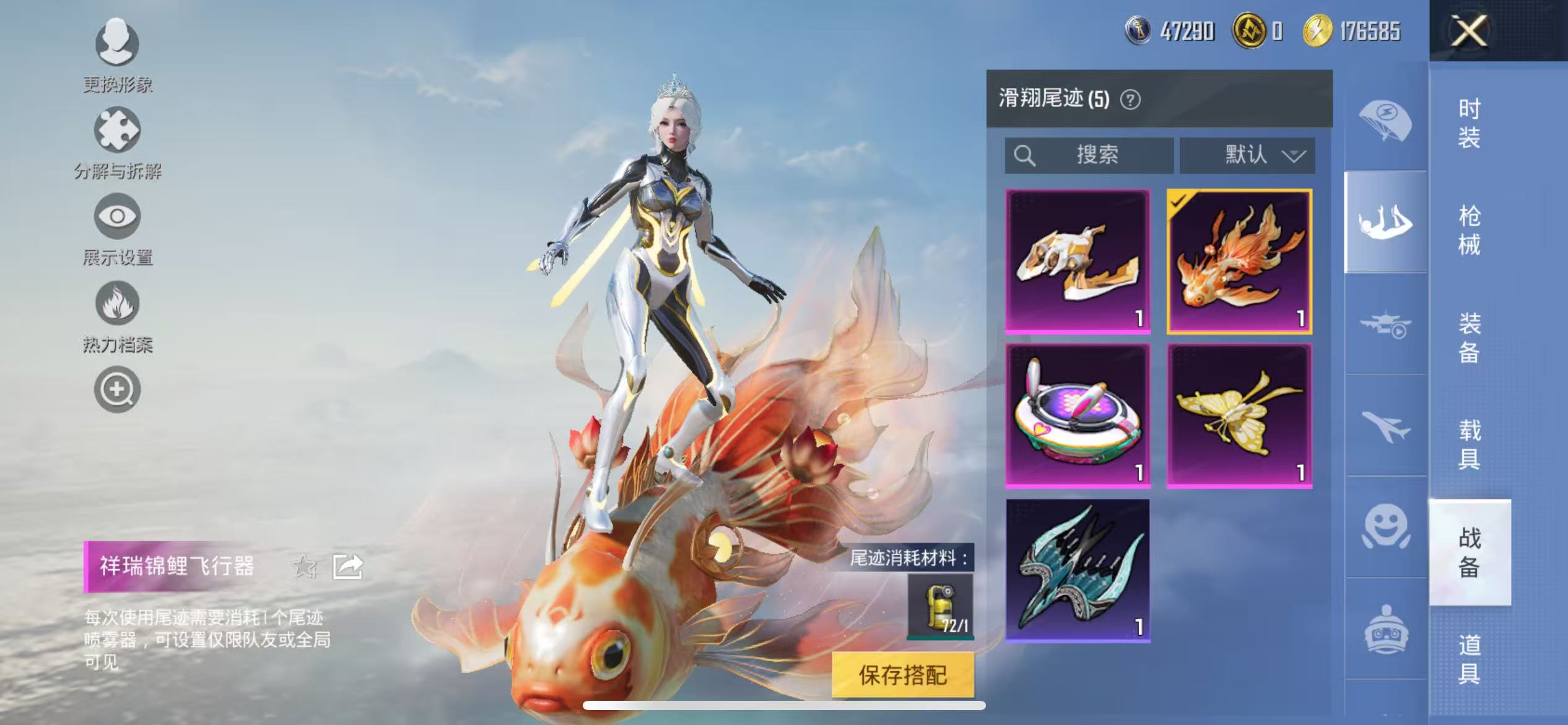The height and width of the screenshot is (725, 1568).
Task: Open the parachute subcategory icon
Action: pyautogui.click(x=1385, y=121)
